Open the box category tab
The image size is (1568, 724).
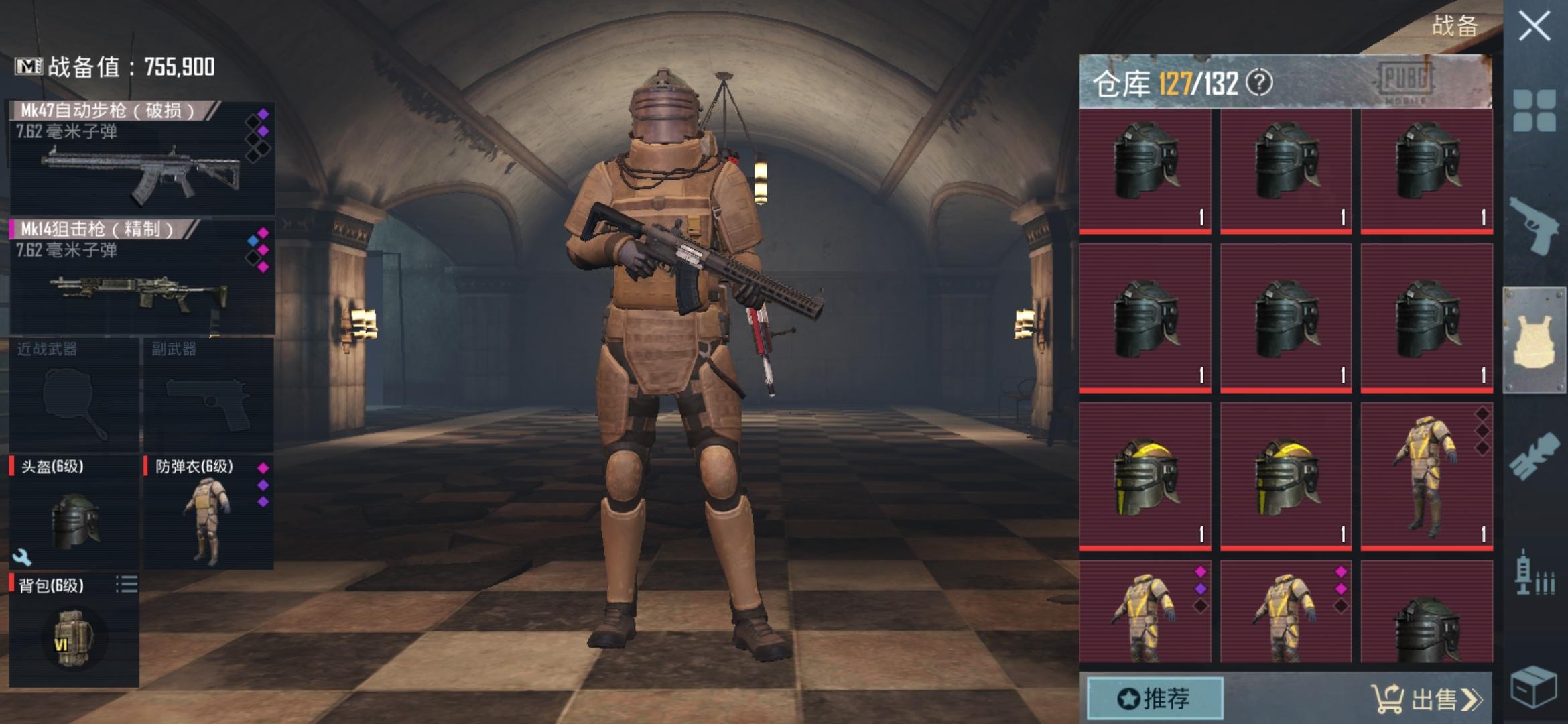(x=1534, y=686)
